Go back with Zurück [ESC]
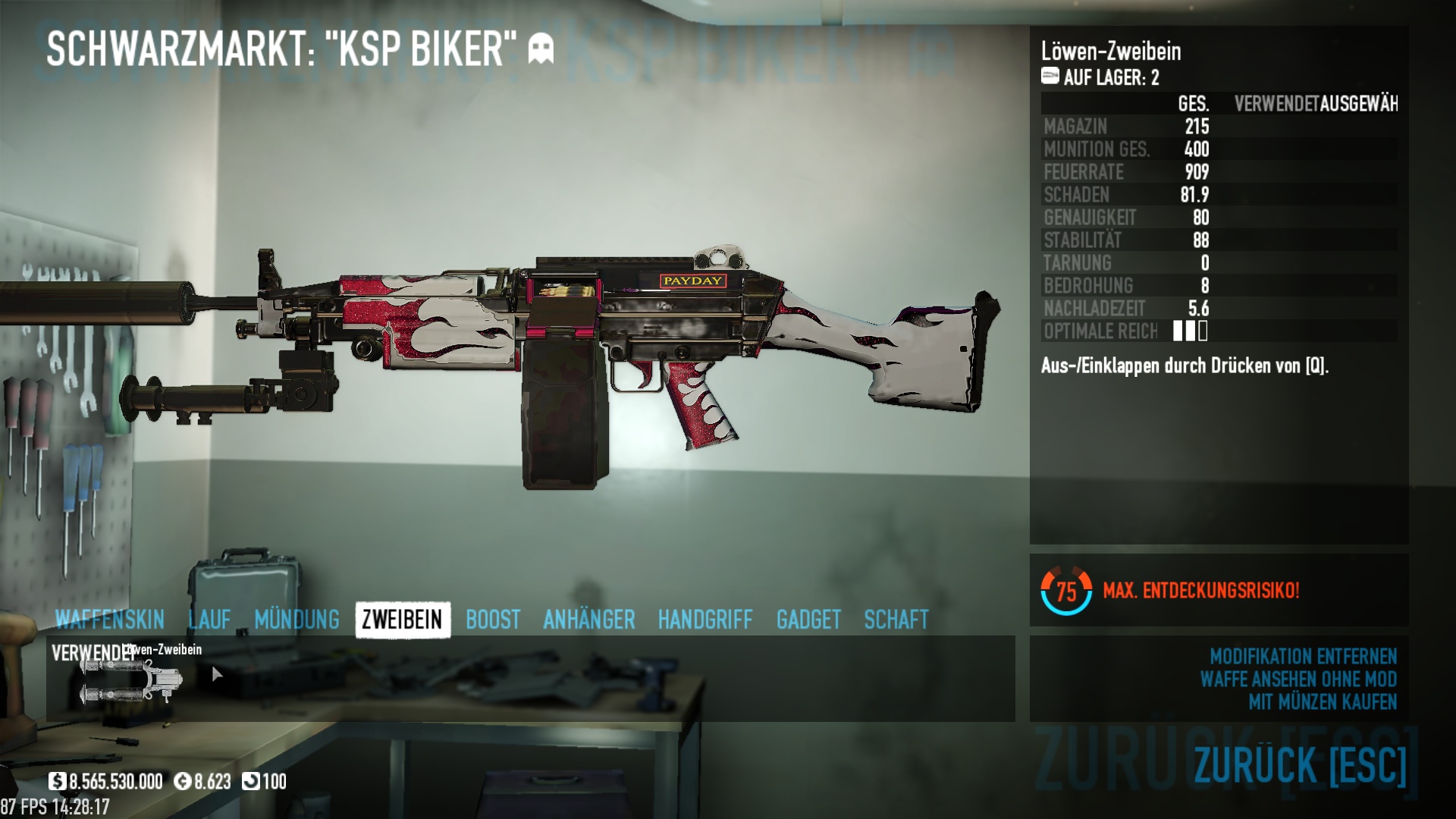The height and width of the screenshot is (819, 1456). point(1300,764)
